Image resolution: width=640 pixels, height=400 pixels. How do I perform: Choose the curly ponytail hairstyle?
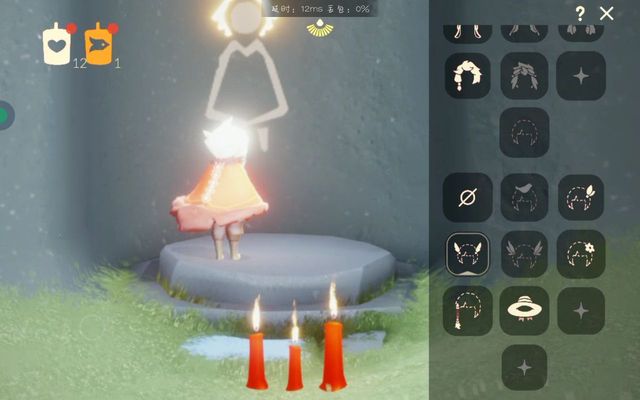468,76
